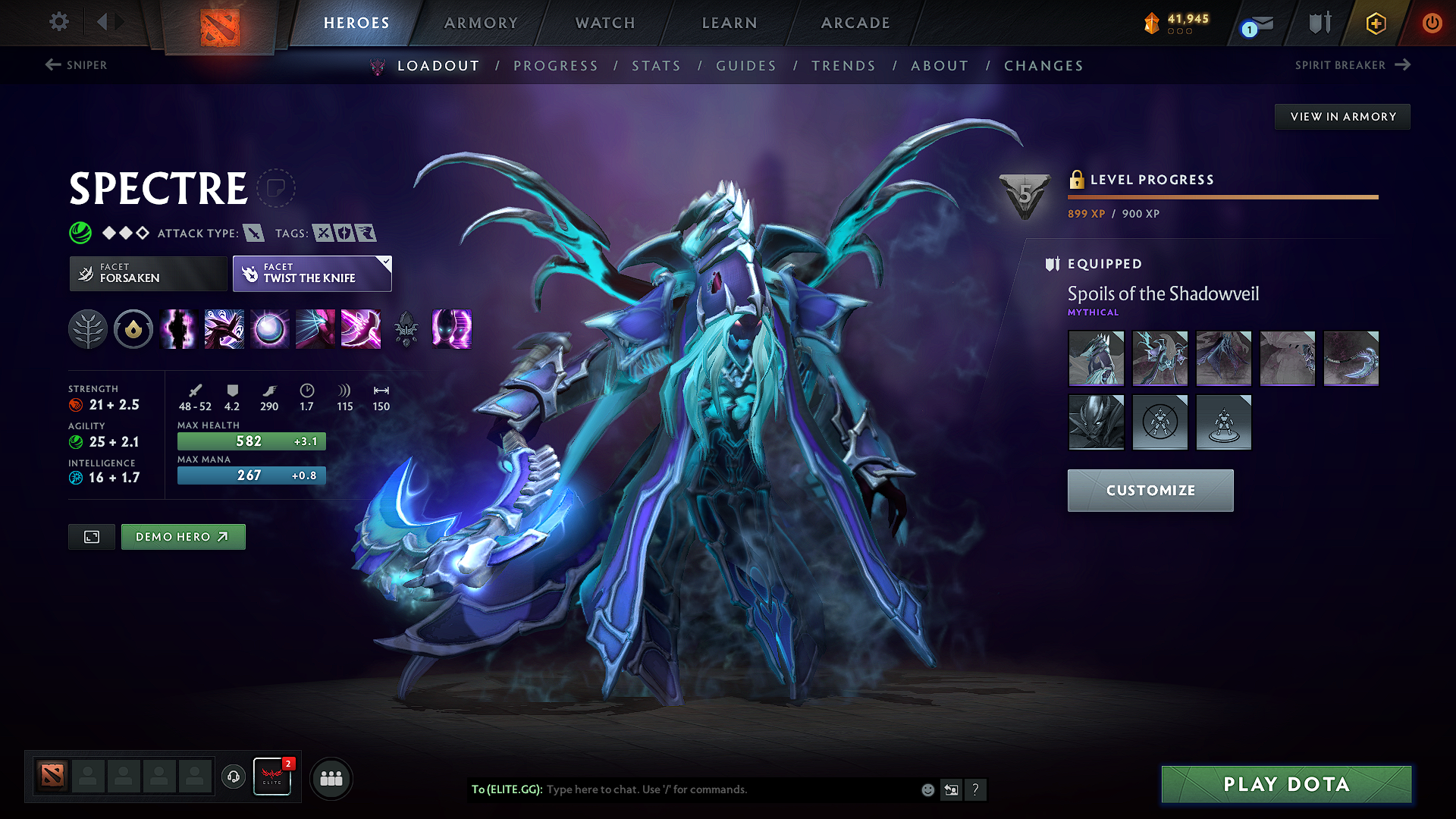The height and width of the screenshot is (819, 1456).
Task: Select the Forsaken facet
Action: click(148, 273)
